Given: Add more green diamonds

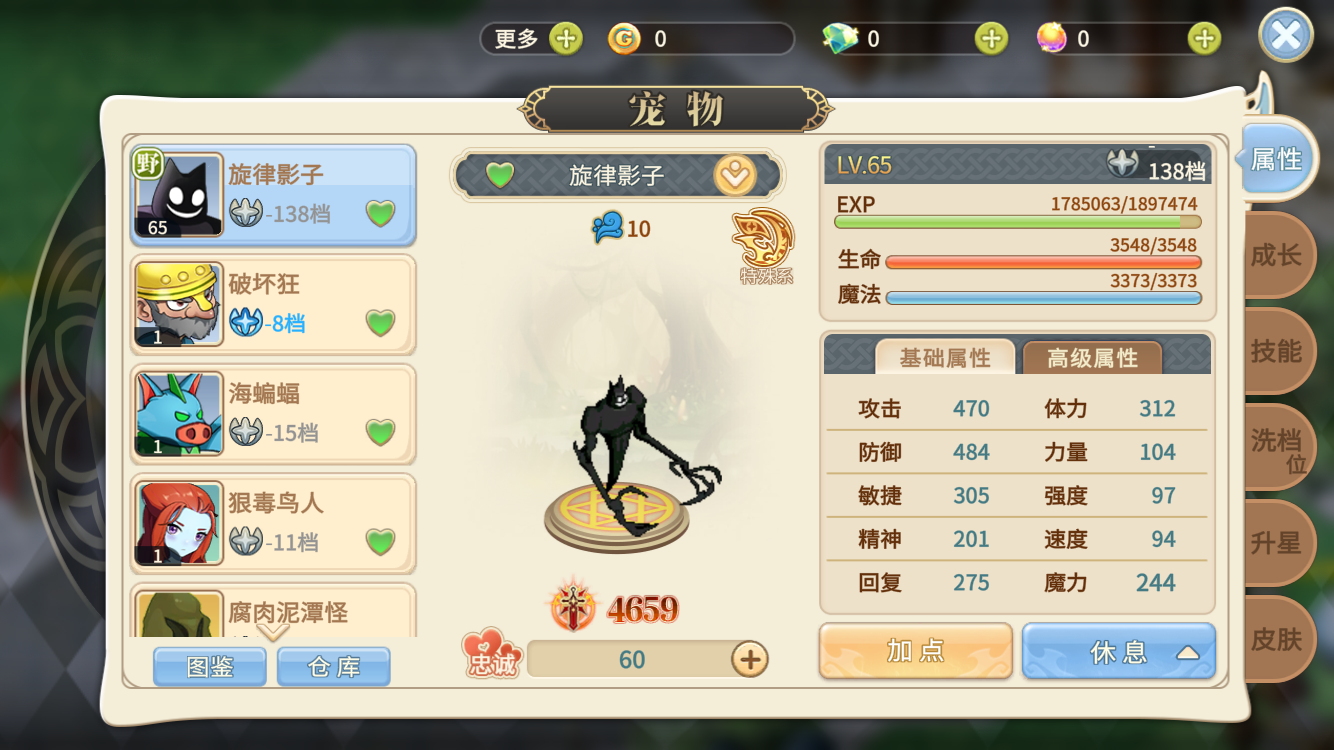Looking at the screenshot, I should 991,39.
